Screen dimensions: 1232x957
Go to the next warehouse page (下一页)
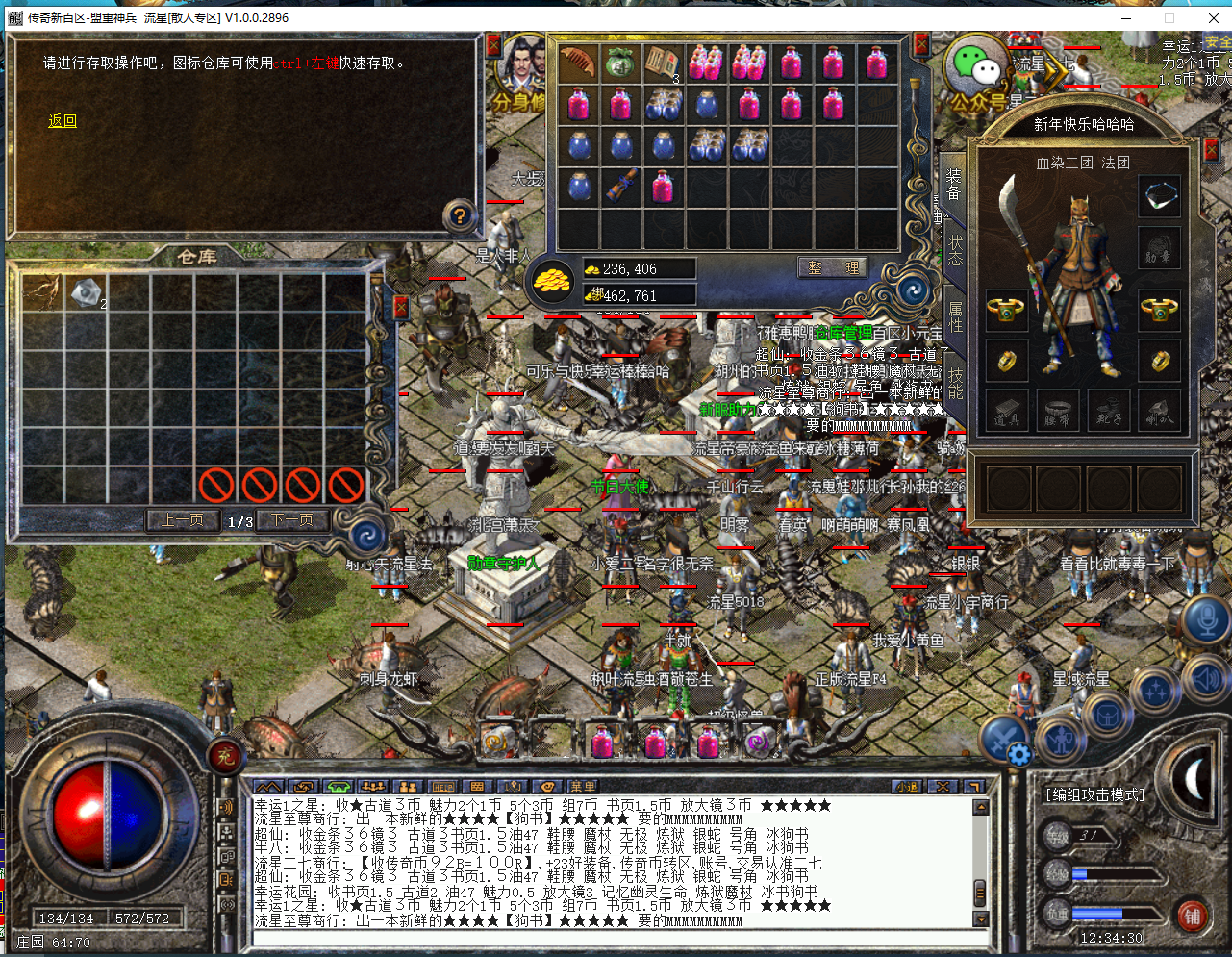tap(292, 520)
